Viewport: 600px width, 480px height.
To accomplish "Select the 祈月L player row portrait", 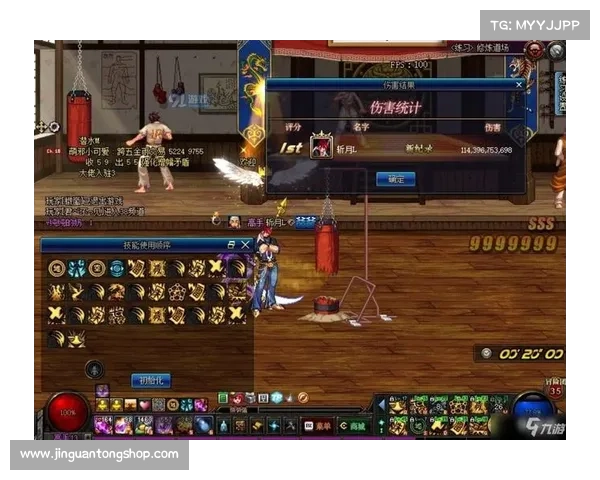I will 321,146.
